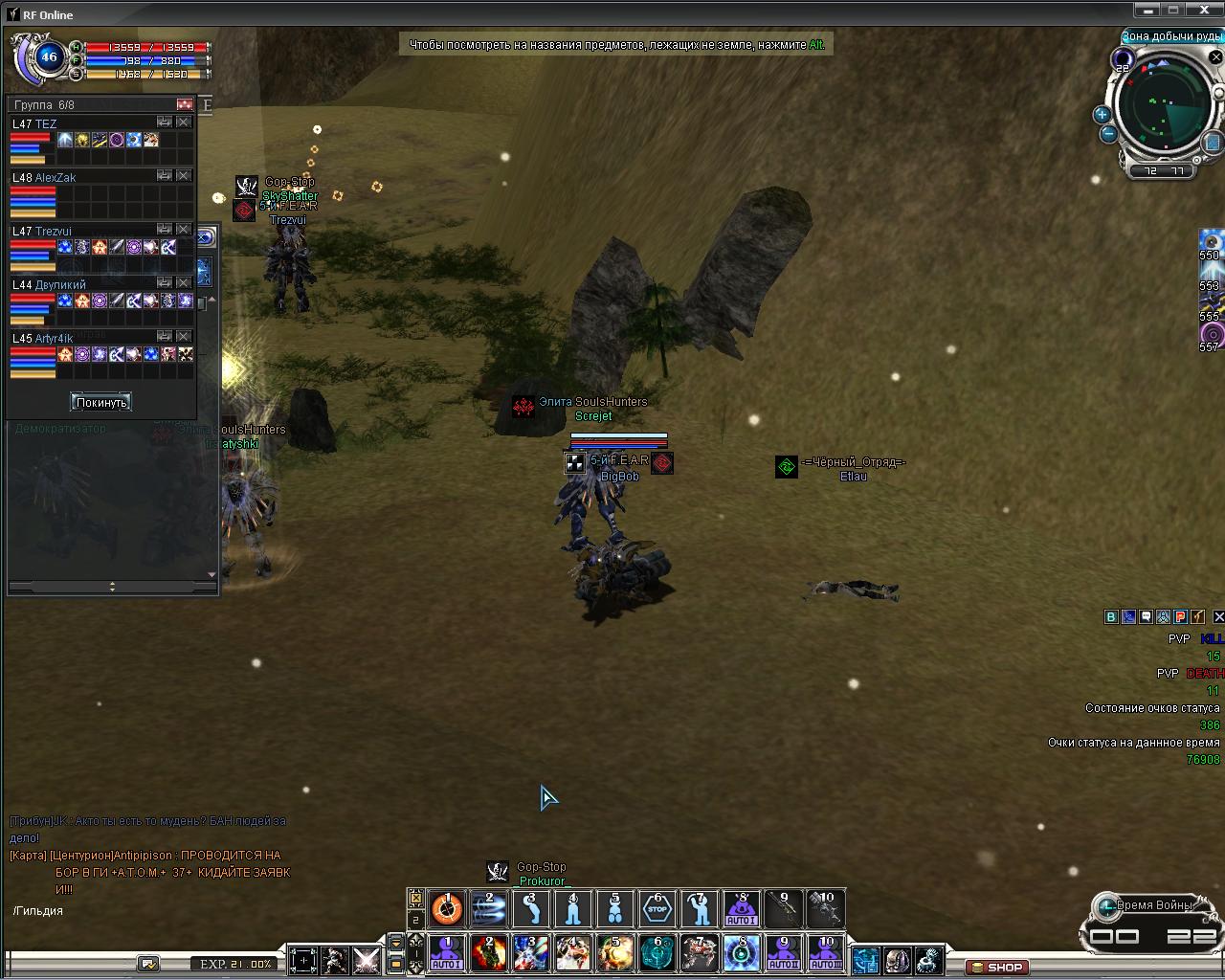Image resolution: width=1225 pixels, height=980 pixels.
Task: Close the RF Online window
Action: point(1213,10)
